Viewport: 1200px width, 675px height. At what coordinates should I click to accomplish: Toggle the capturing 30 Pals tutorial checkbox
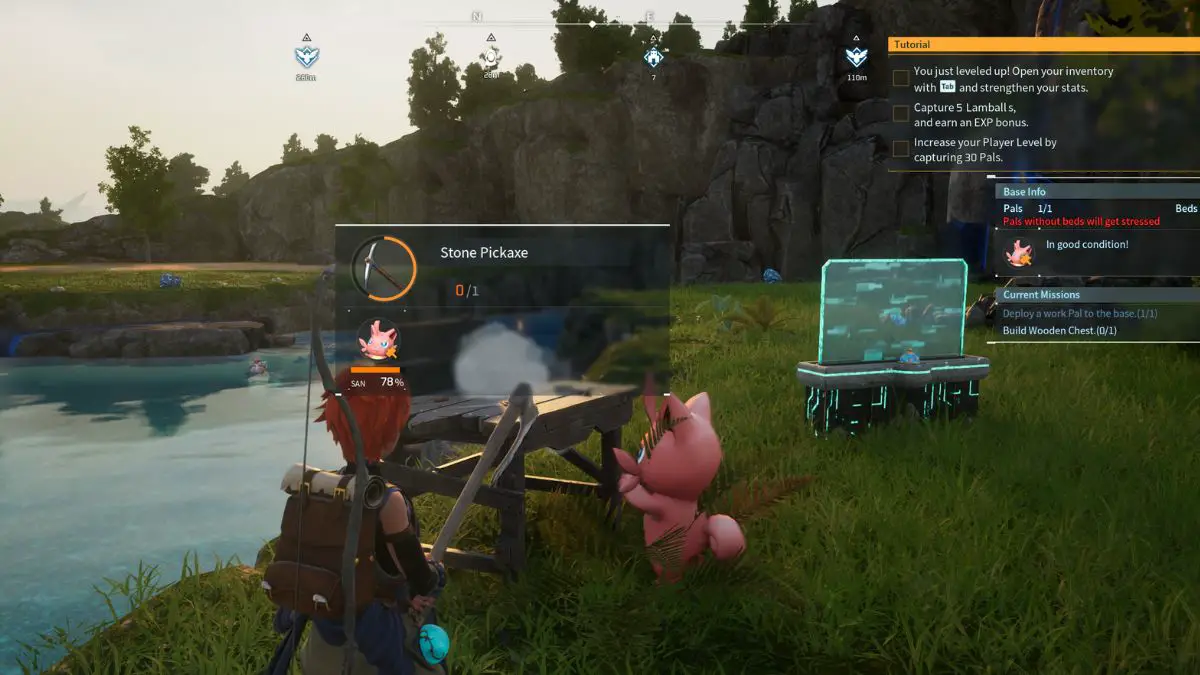click(x=901, y=149)
